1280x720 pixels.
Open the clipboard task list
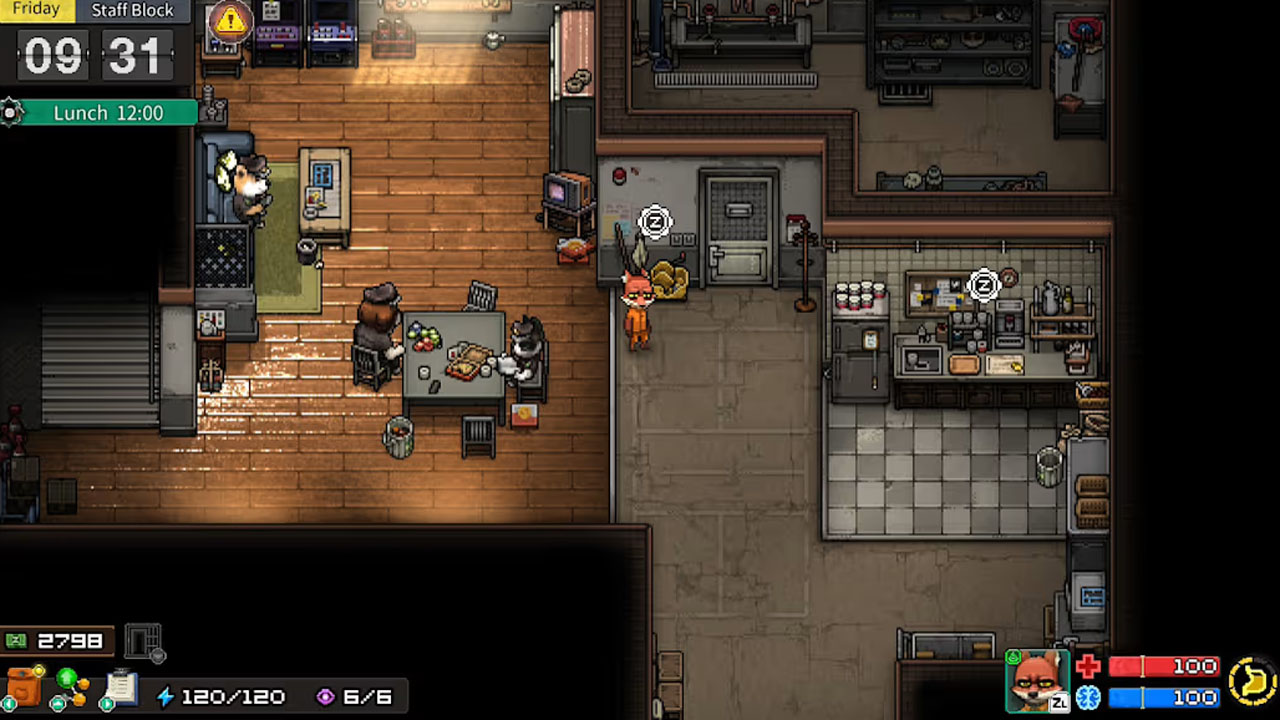coord(121,687)
